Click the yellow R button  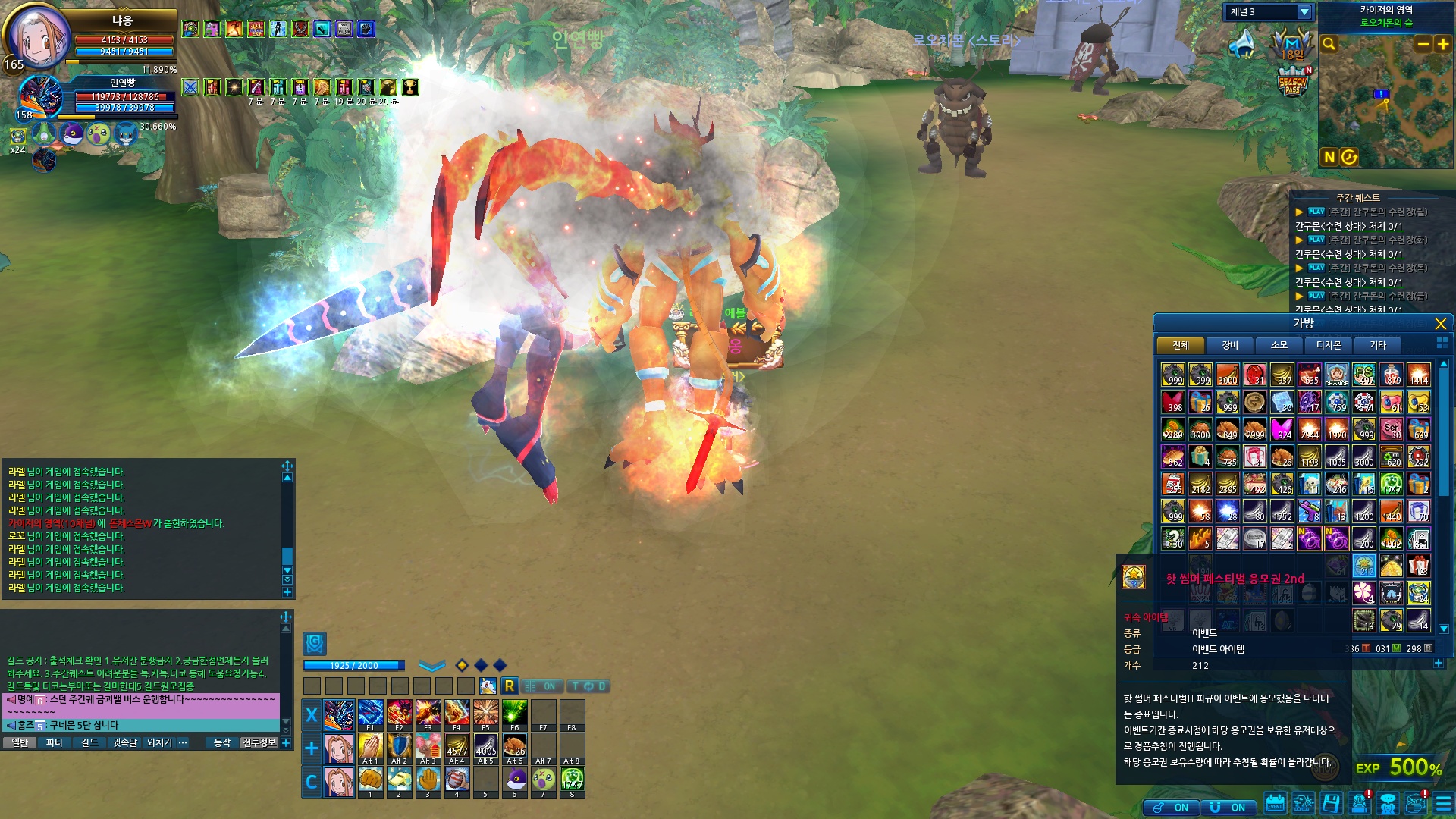[509, 686]
